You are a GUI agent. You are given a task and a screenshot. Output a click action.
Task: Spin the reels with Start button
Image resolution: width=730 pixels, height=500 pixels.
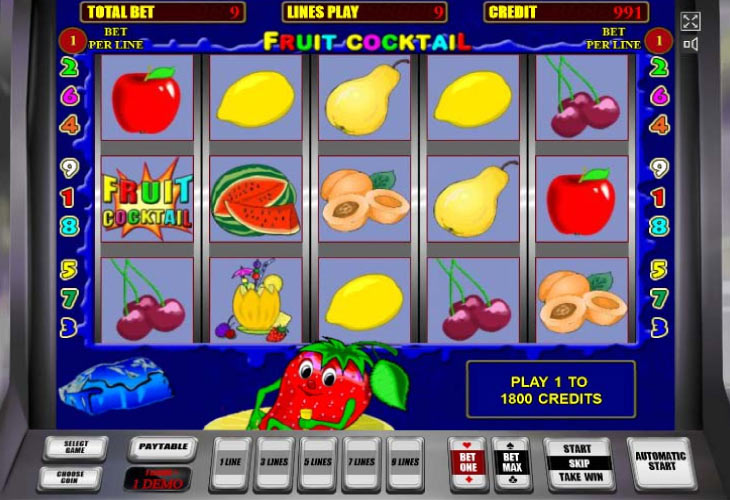pos(577,462)
